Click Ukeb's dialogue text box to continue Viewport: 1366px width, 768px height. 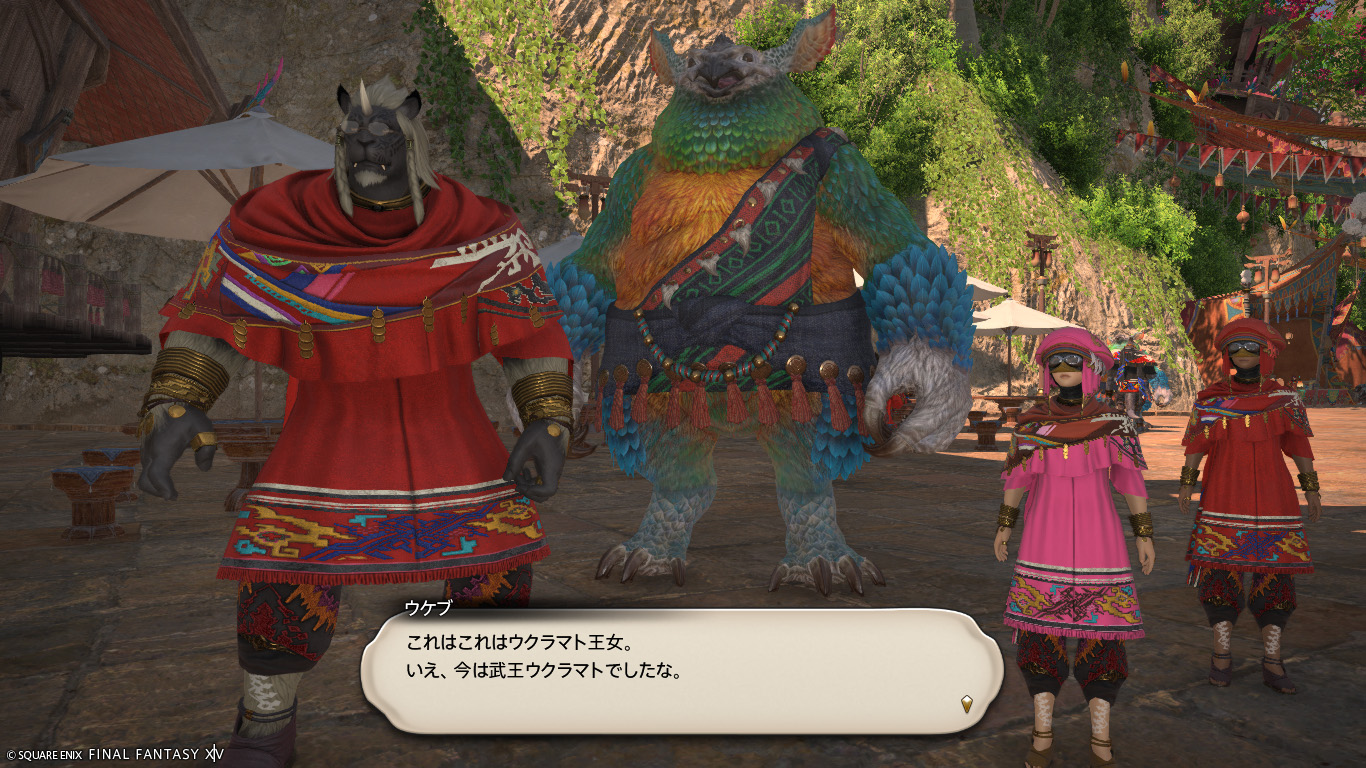click(x=680, y=668)
